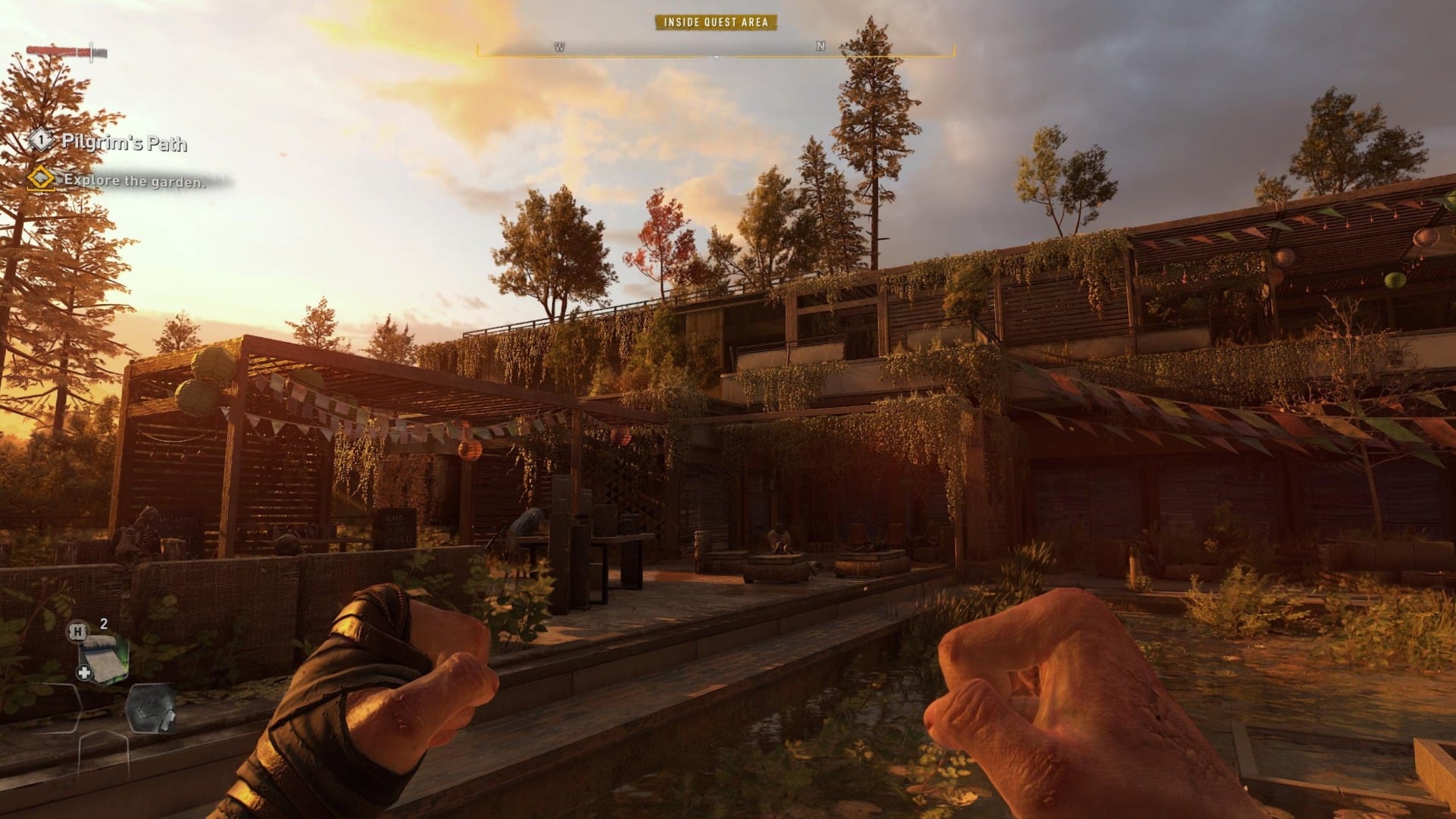Click the quest level 1 diamond icon

click(x=41, y=140)
